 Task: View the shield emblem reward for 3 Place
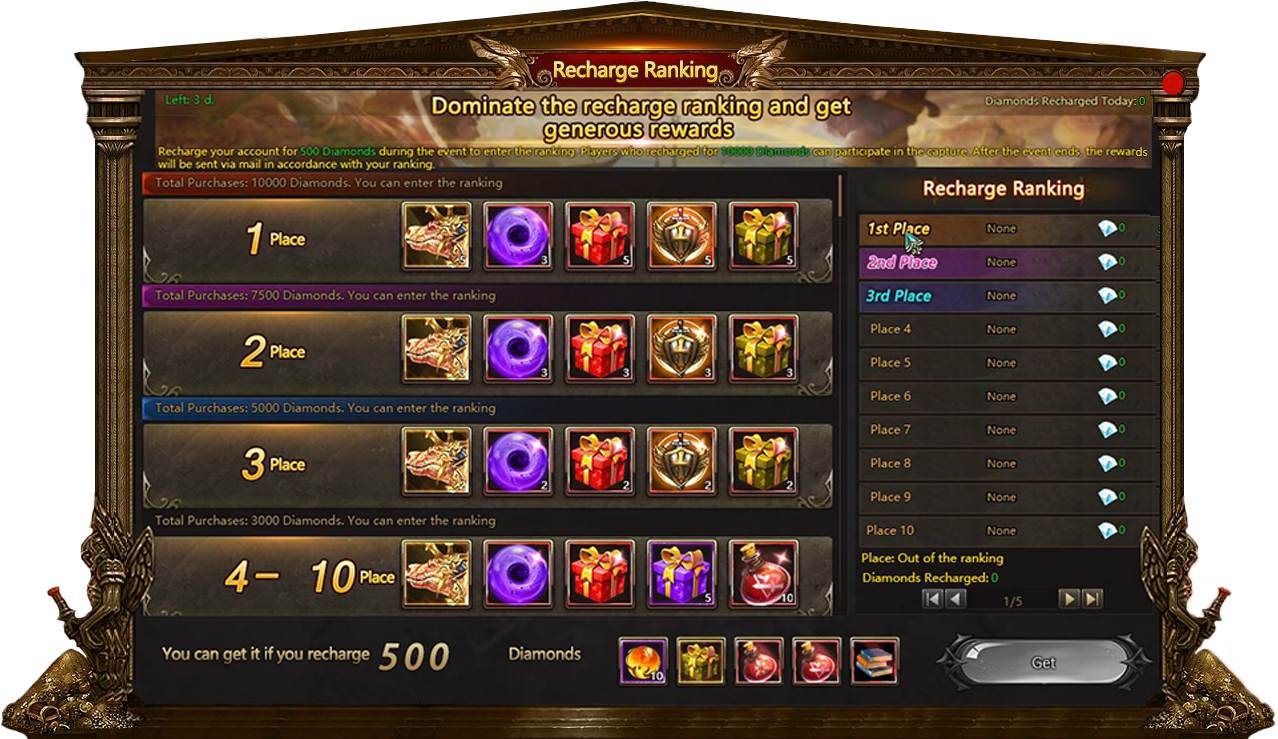pyautogui.click(x=682, y=462)
